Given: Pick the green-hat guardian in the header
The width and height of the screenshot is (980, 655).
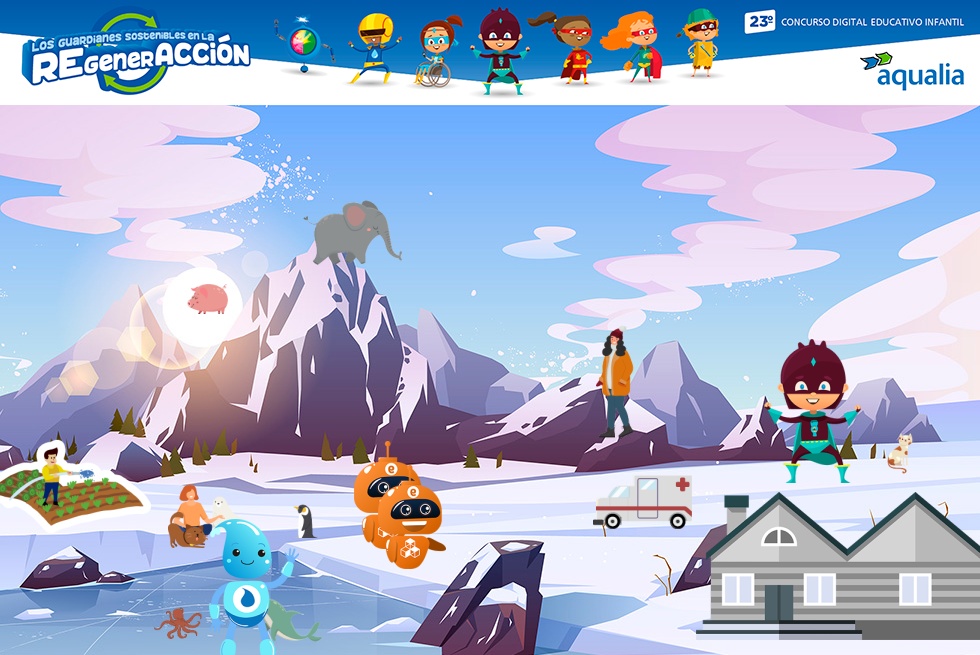Looking at the screenshot, I should (x=700, y=42).
